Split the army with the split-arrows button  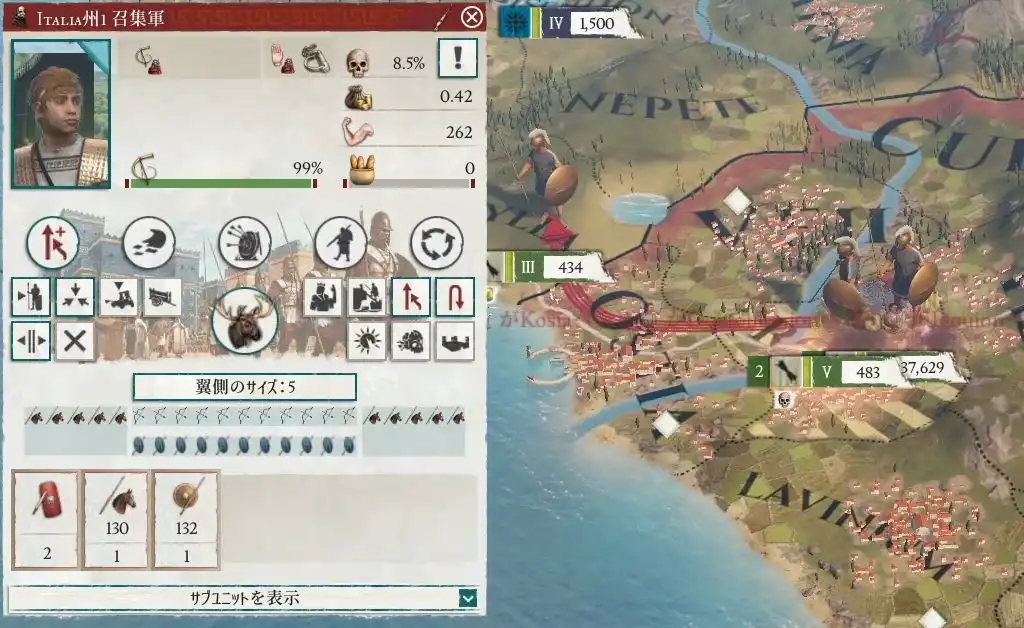pyautogui.click(x=31, y=341)
